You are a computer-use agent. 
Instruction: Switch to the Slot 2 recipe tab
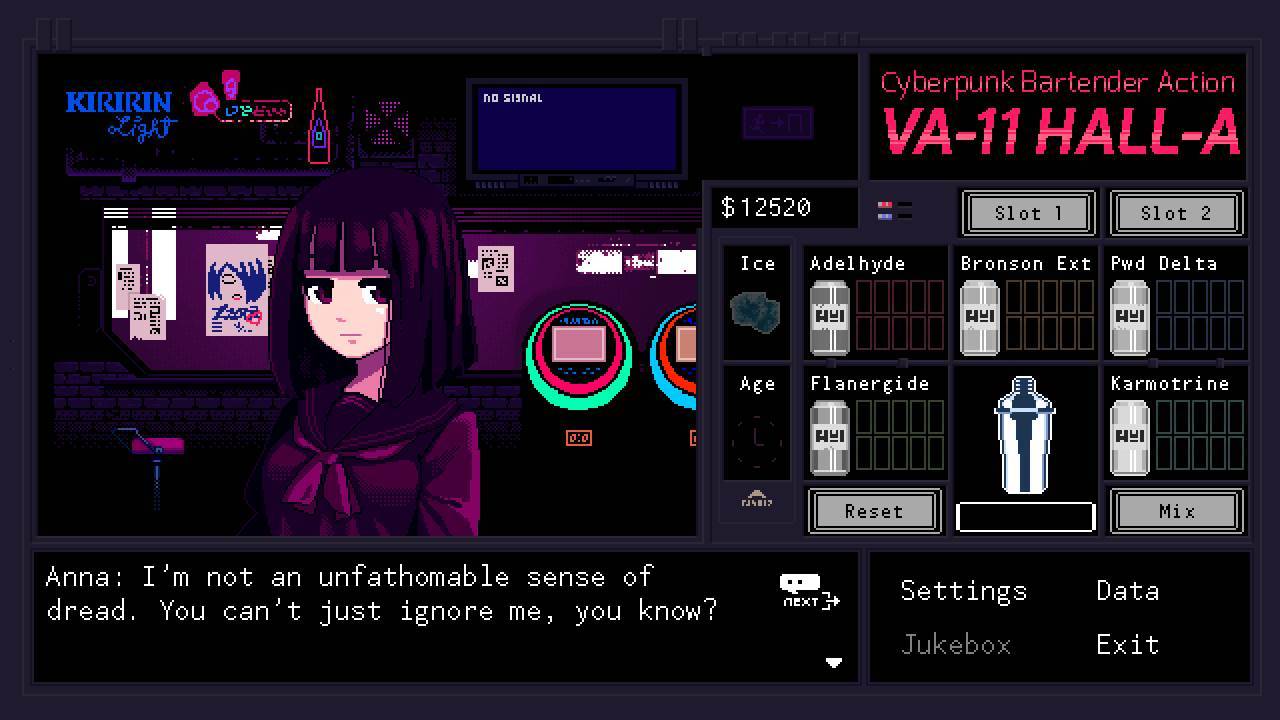point(1177,213)
